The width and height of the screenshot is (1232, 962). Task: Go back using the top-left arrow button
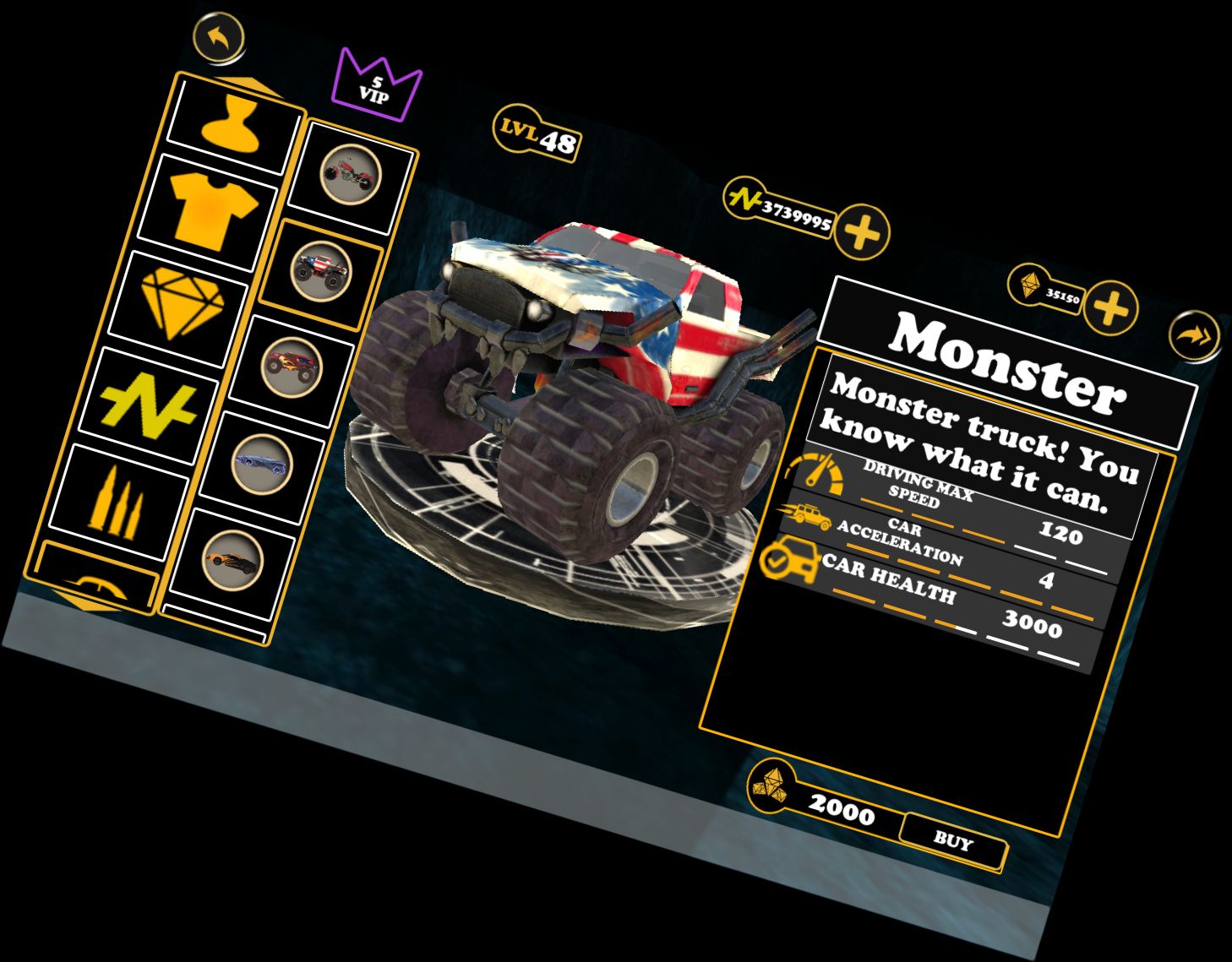click(x=219, y=37)
